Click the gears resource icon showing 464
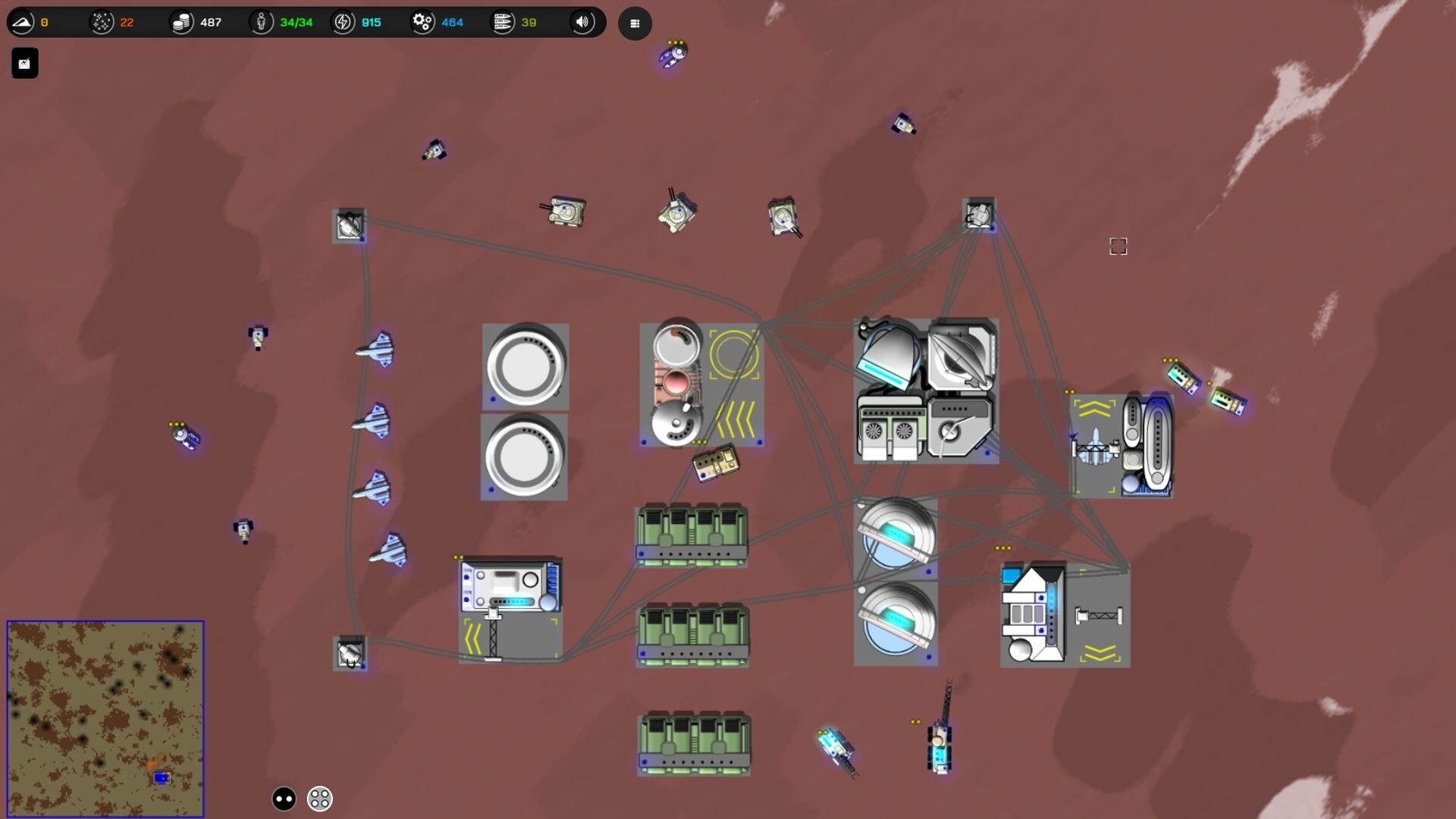 click(x=422, y=22)
